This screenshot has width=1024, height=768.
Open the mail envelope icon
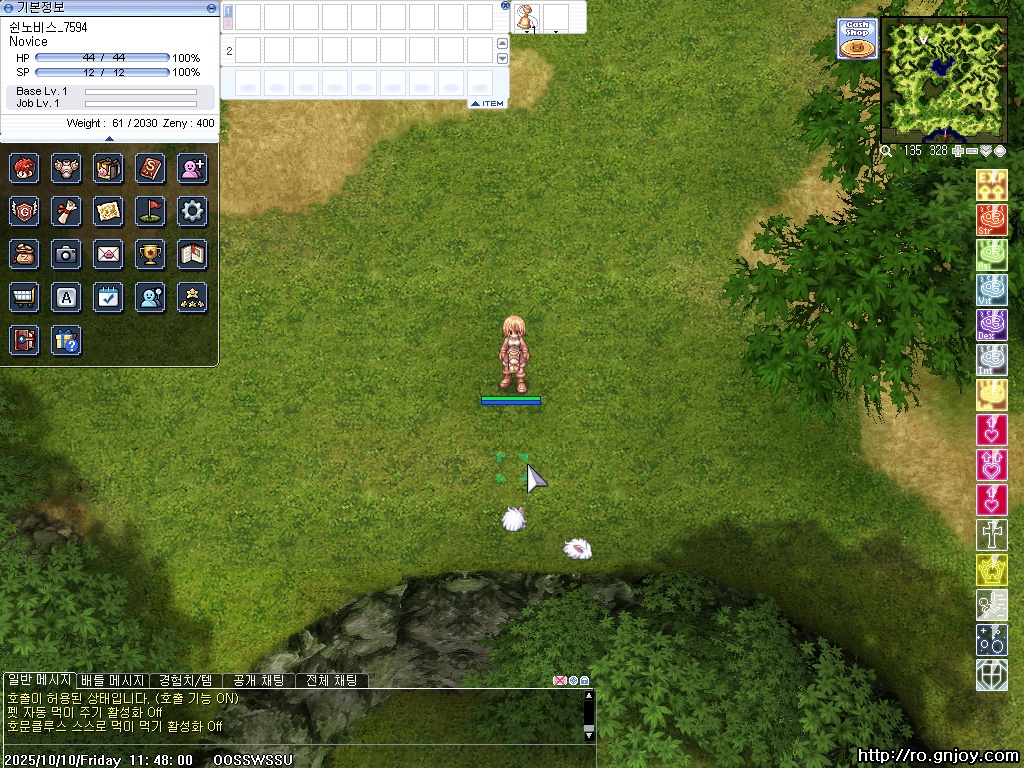[x=108, y=254]
